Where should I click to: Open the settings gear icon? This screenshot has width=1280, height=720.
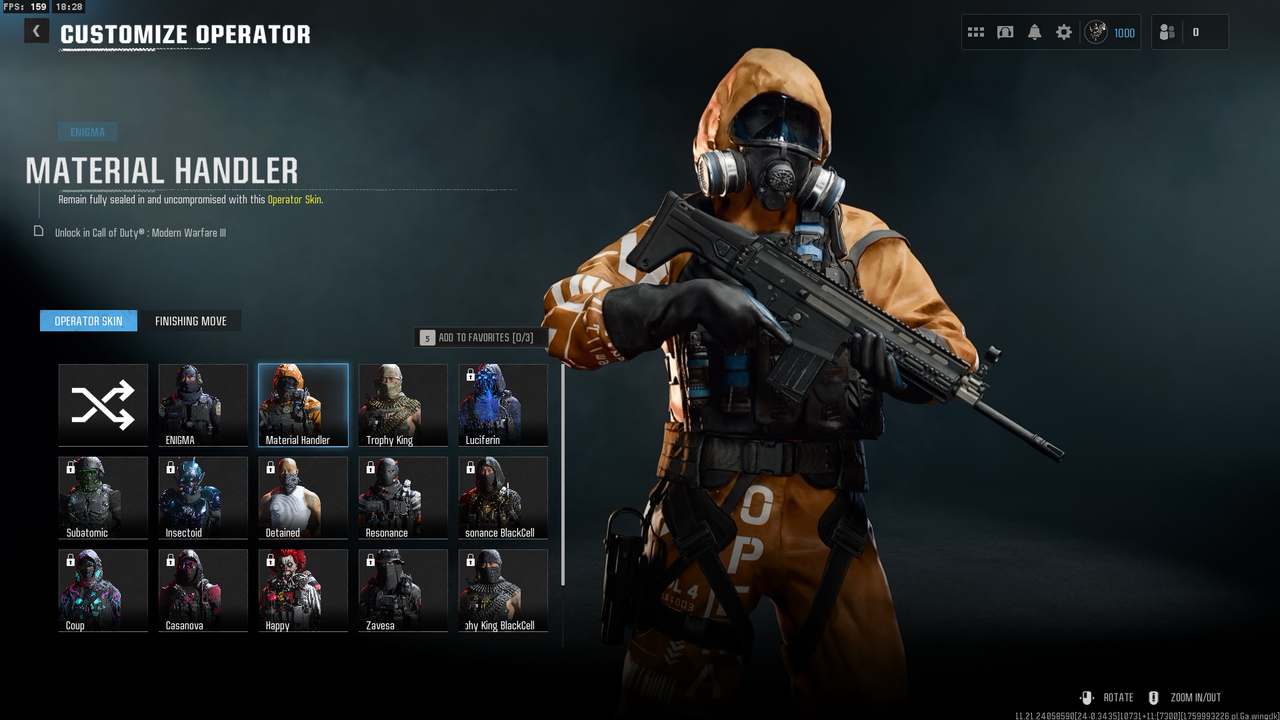(1064, 32)
